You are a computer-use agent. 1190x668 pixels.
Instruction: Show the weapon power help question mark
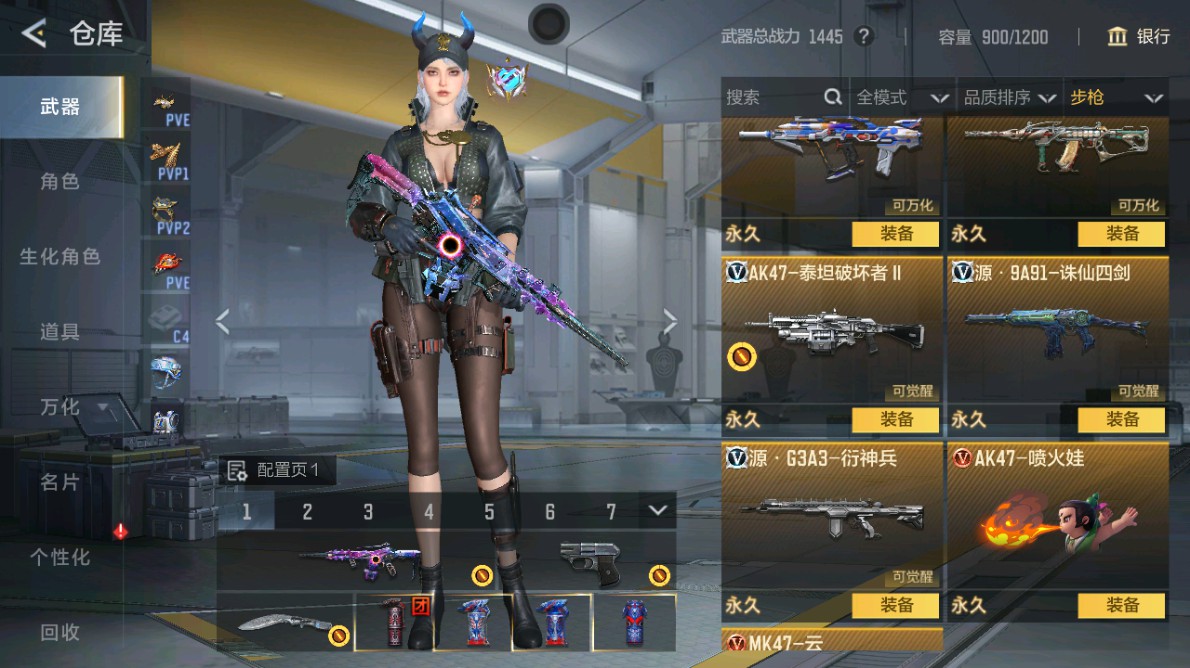(864, 37)
